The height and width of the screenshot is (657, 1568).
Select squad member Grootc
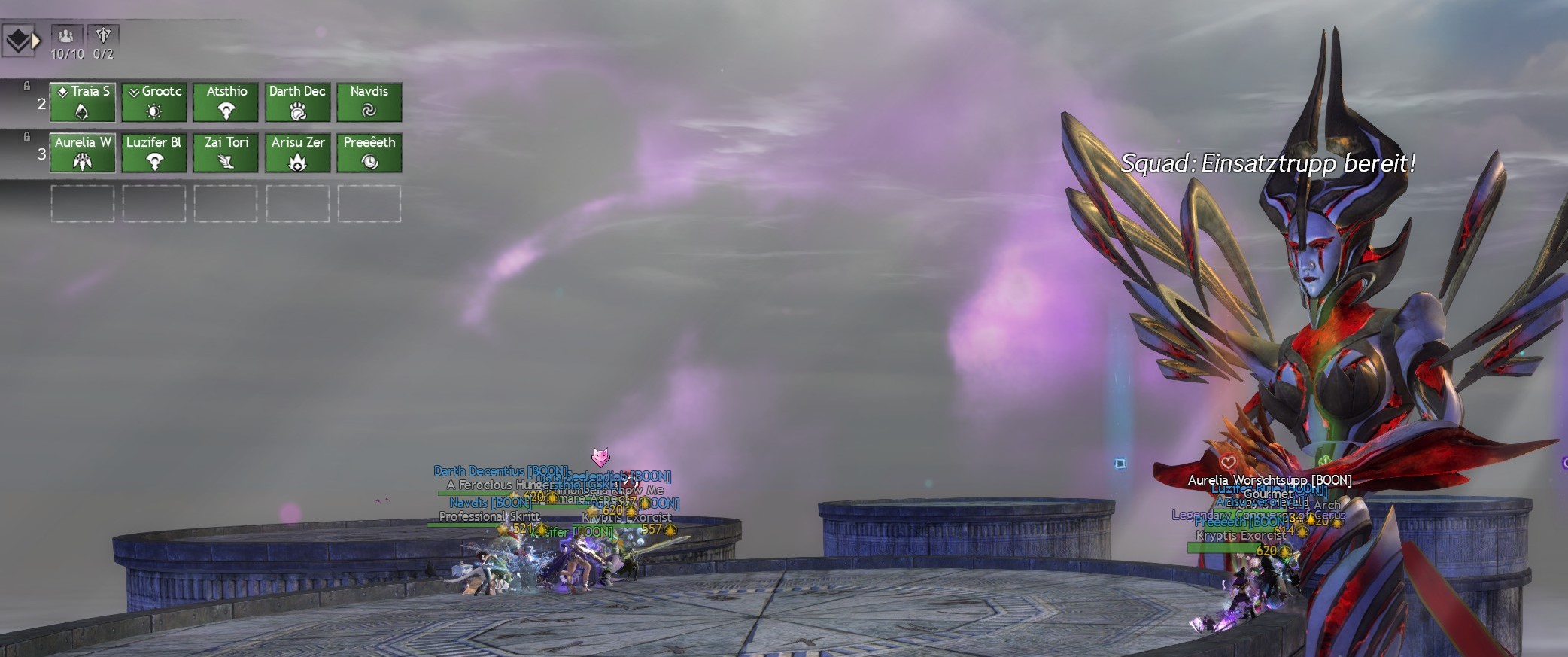(x=154, y=102)
